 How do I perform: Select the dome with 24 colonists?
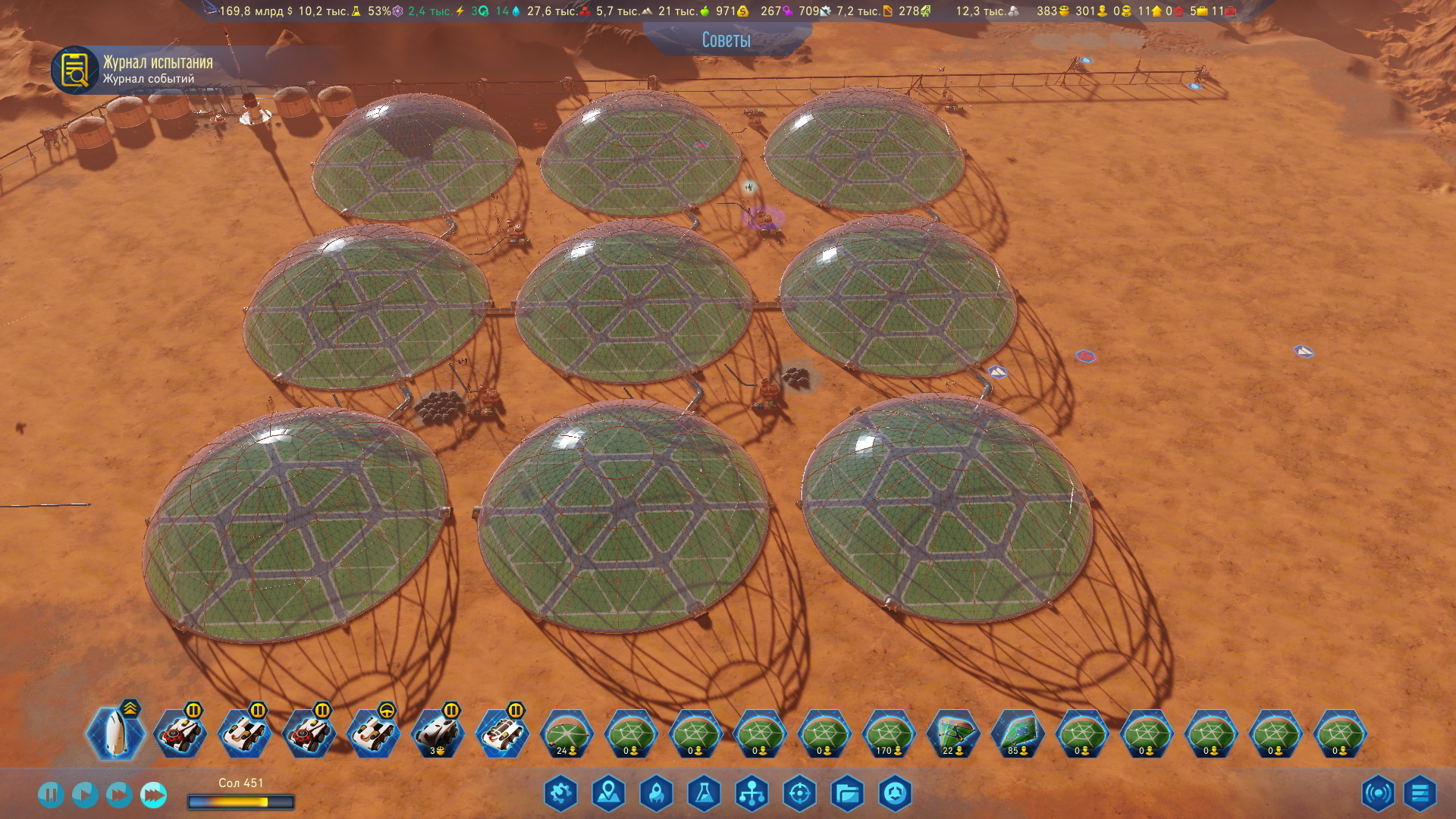[x=566, y=733]
